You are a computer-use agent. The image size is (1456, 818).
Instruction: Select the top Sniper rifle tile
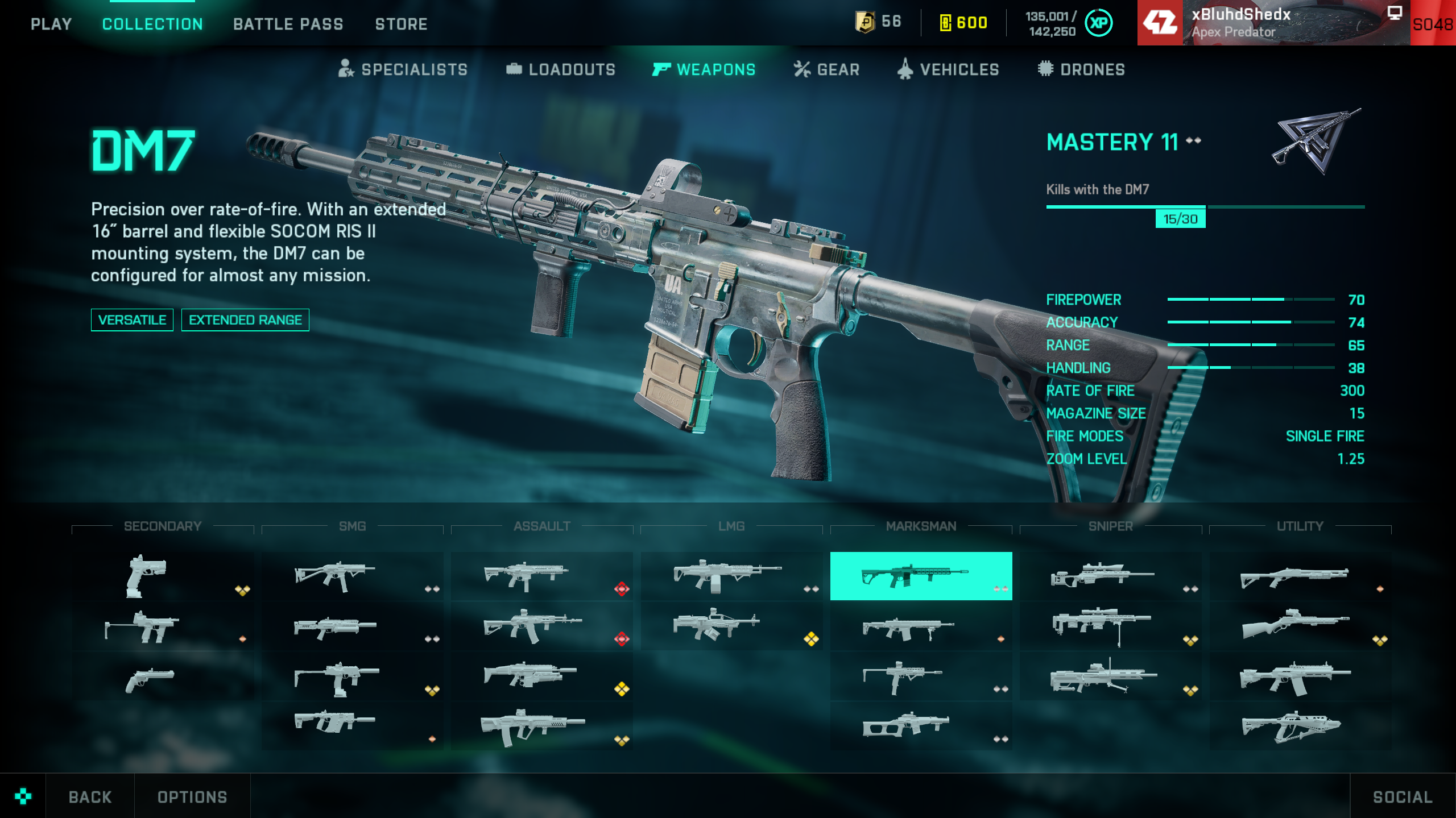point(1110,576)
